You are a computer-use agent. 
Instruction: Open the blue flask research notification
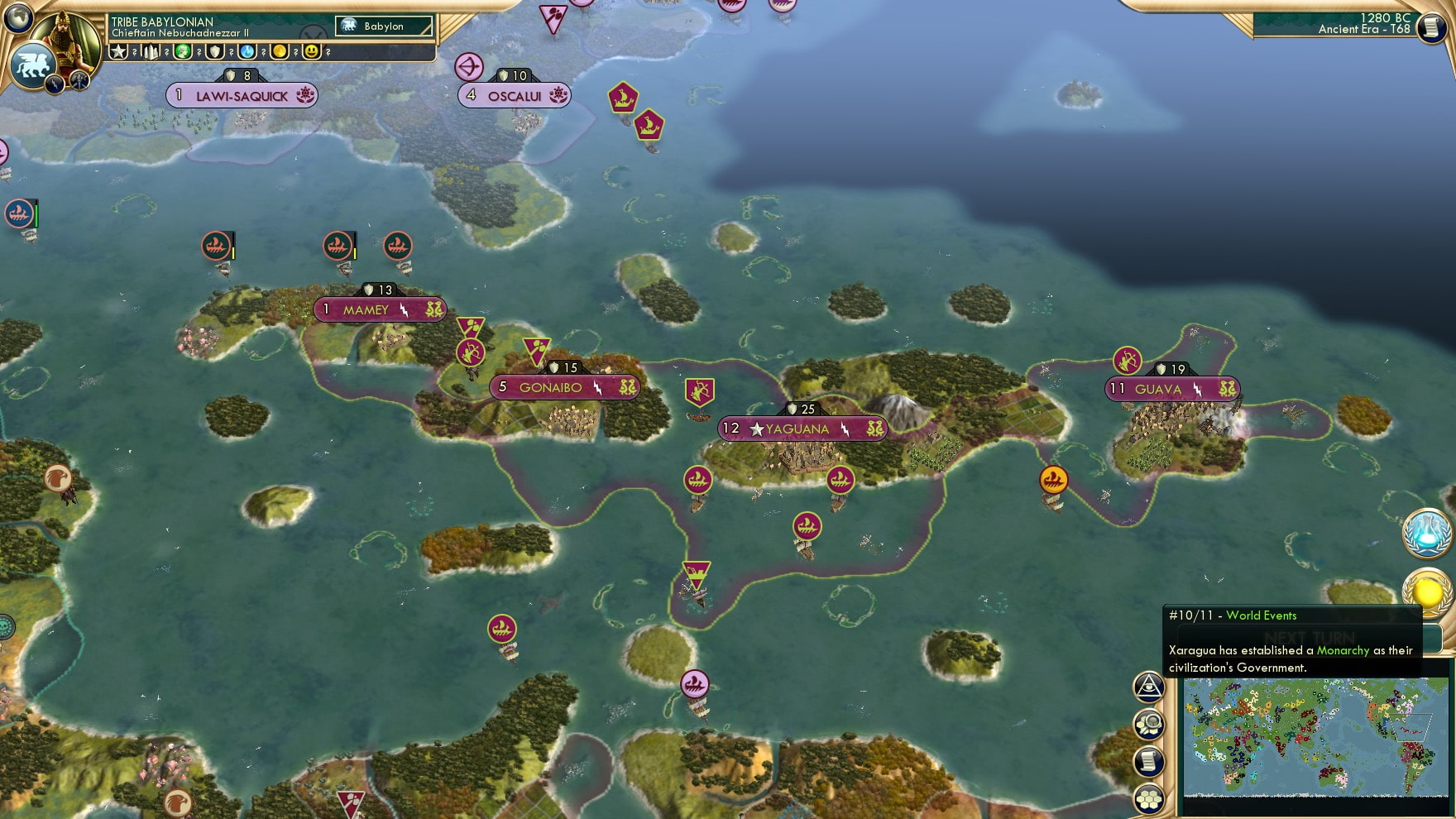click(x=1426, y=532)
